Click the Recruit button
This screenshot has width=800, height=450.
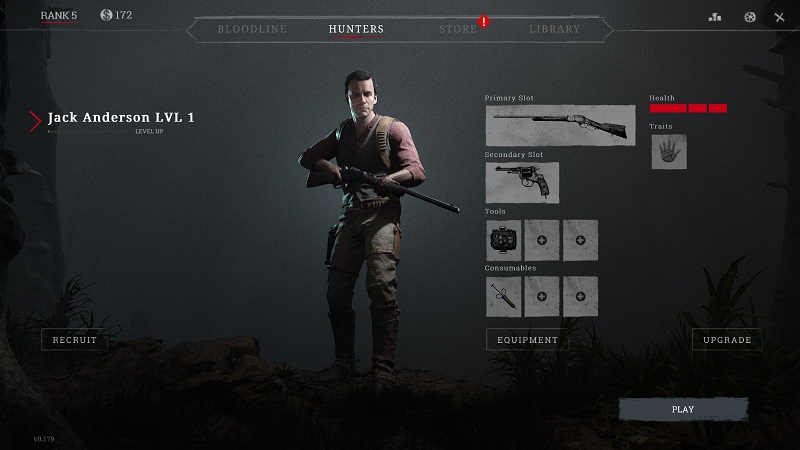tap(75, 340)
